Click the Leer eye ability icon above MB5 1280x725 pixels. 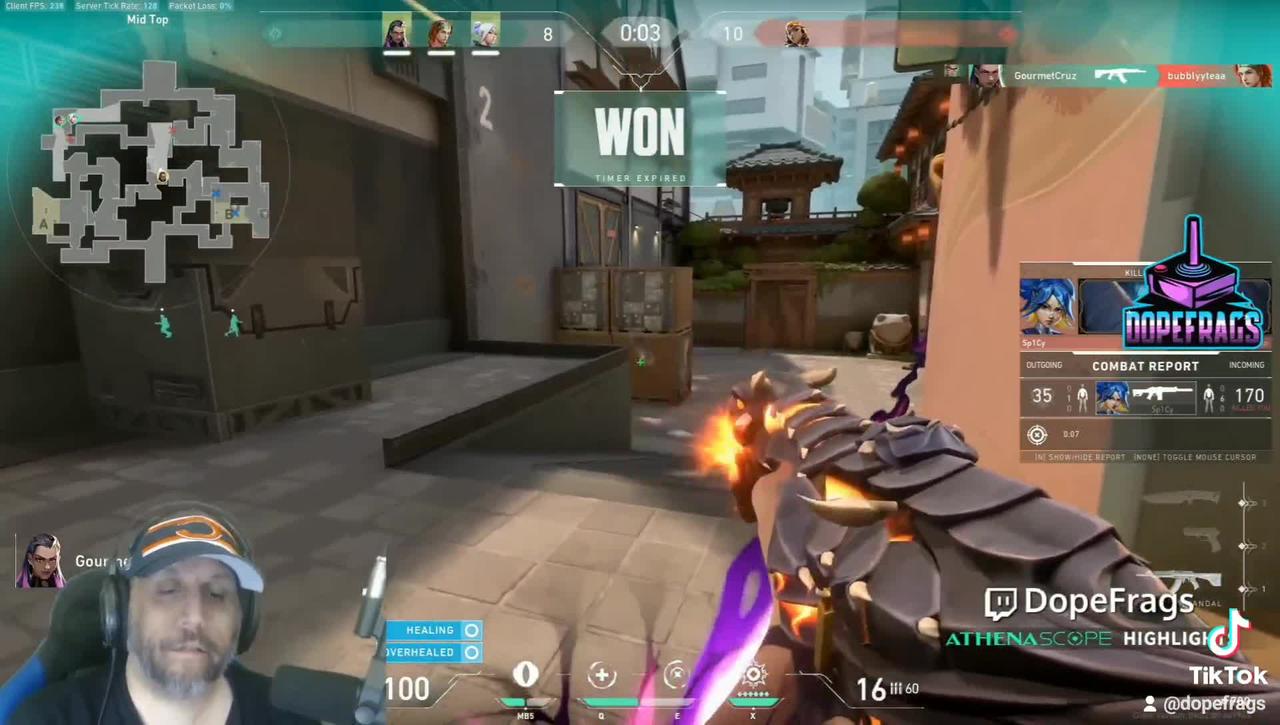click(x=527, y=675)
